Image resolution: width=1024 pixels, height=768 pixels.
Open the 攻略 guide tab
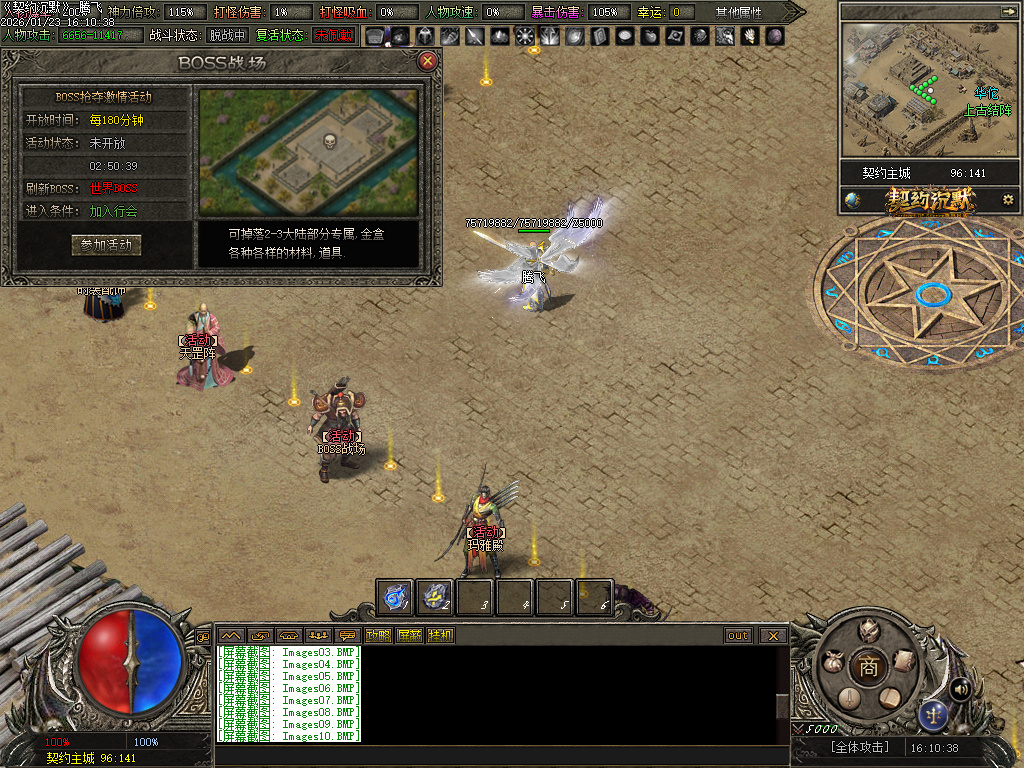coord(378,635)
